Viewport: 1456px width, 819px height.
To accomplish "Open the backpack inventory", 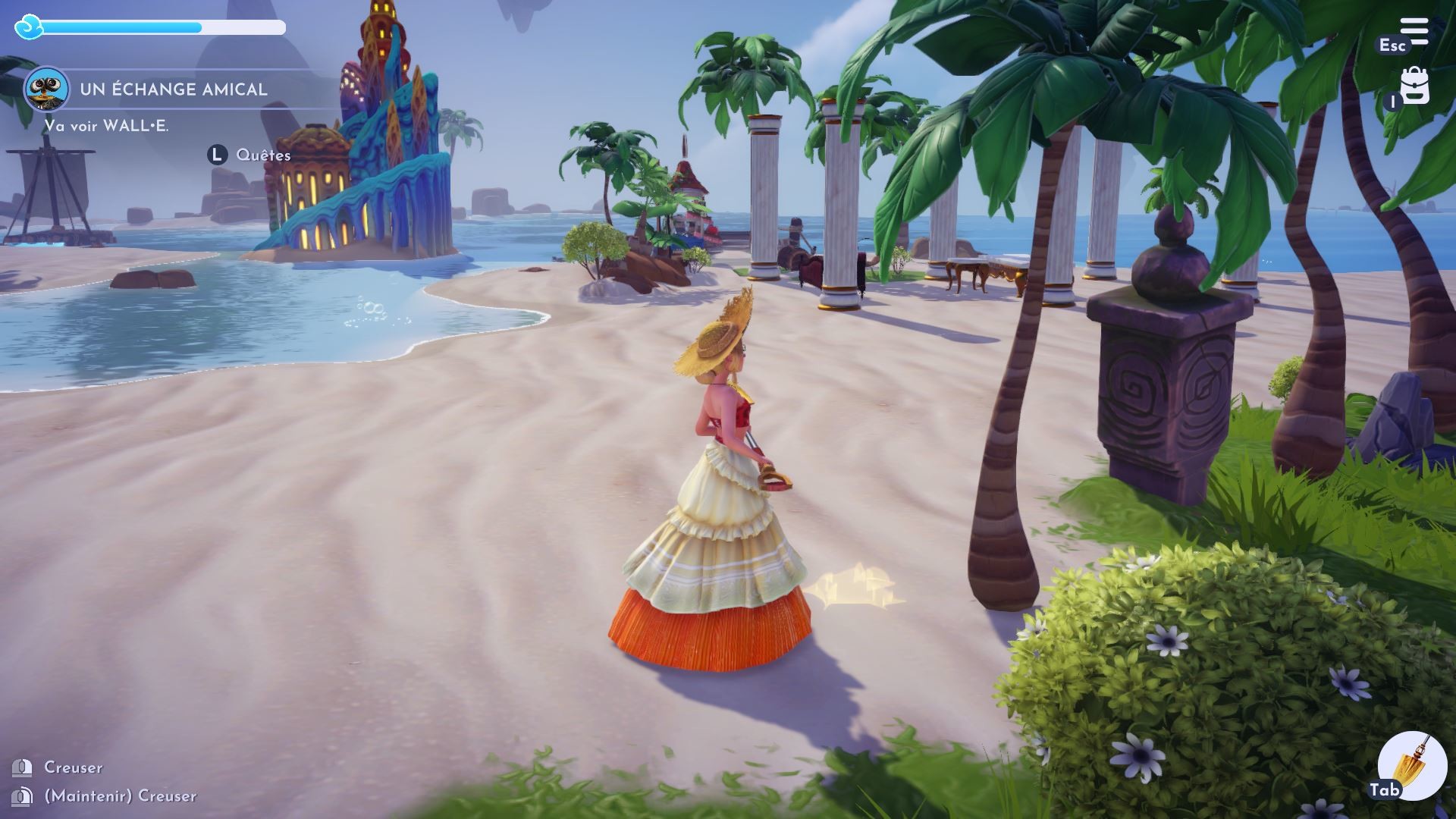I will [x=1414, y=86].
